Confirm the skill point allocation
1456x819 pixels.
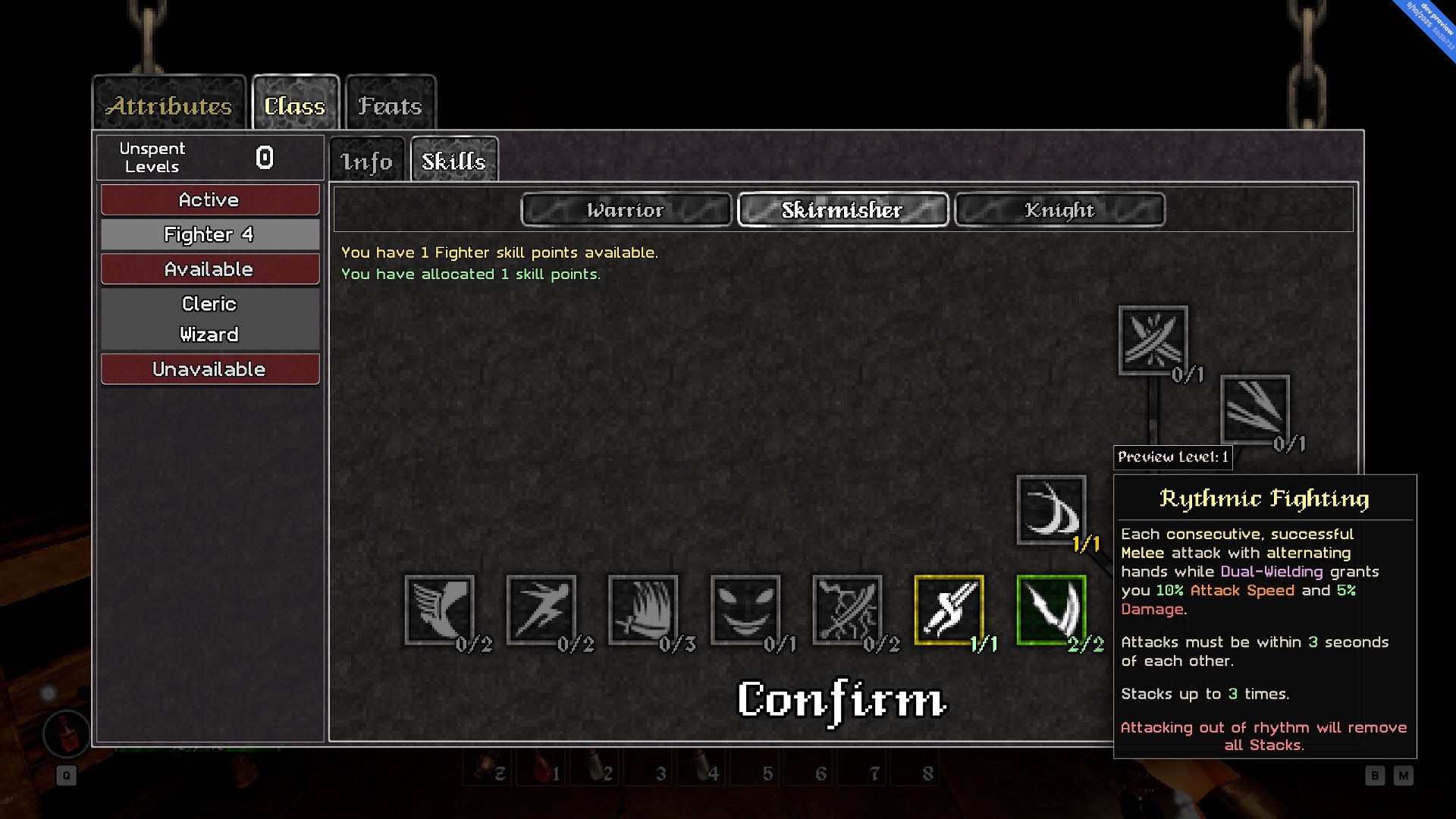coord(842,700)
